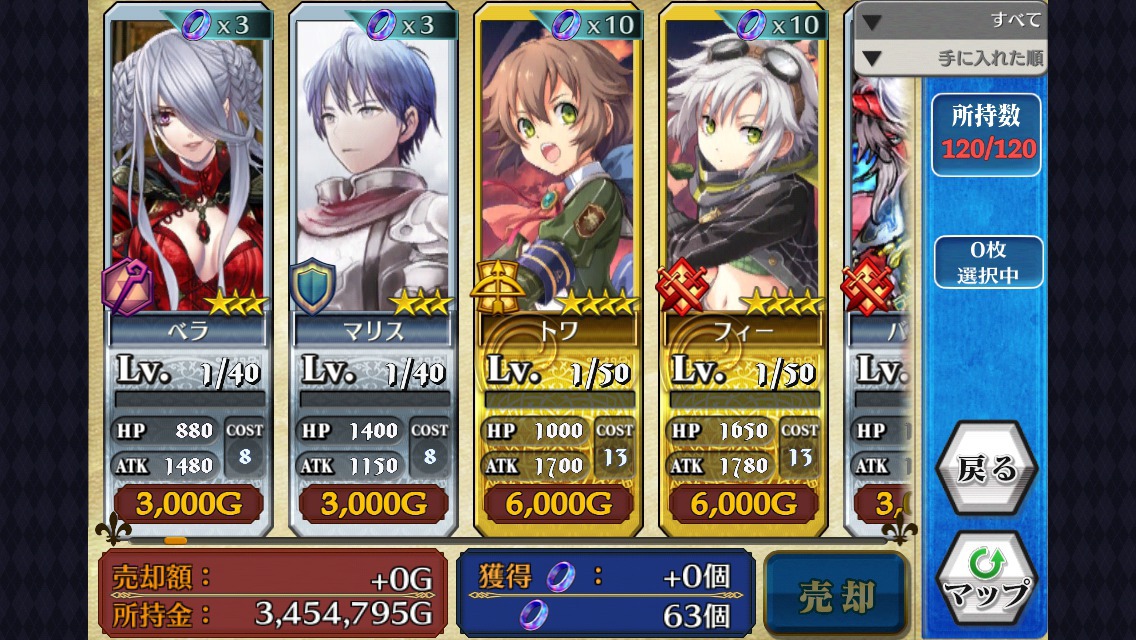Open the マップ map button
Screen dimensions: 1136x640
coord(986,581)
